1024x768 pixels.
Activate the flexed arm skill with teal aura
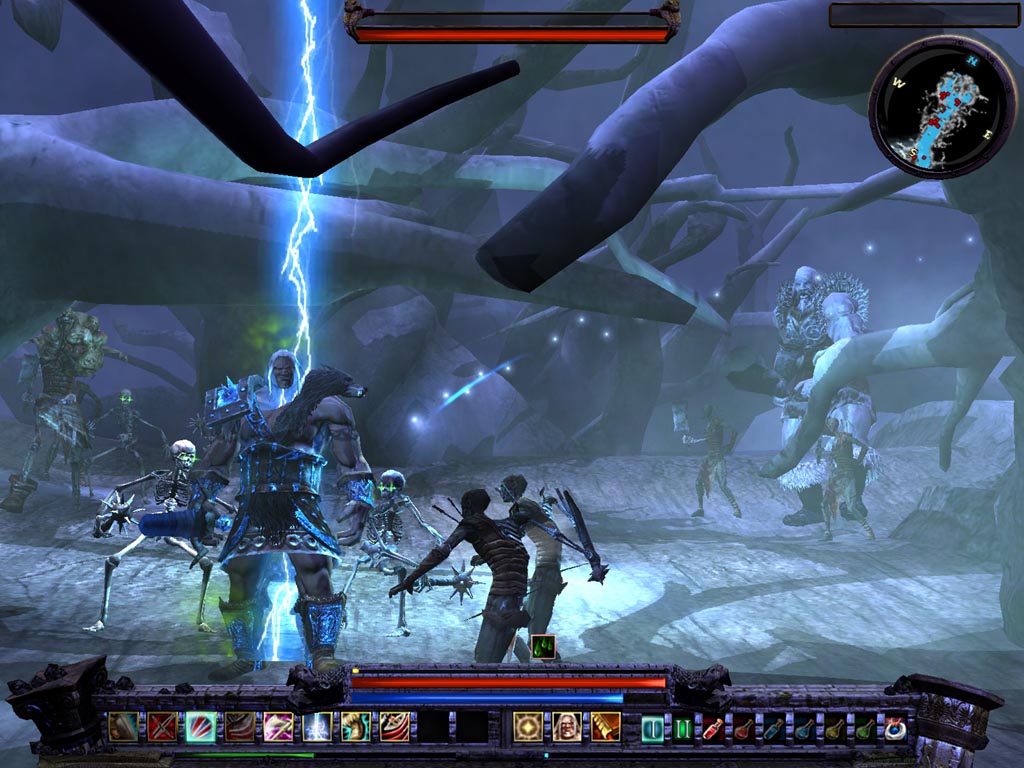(x=355, y=726)
